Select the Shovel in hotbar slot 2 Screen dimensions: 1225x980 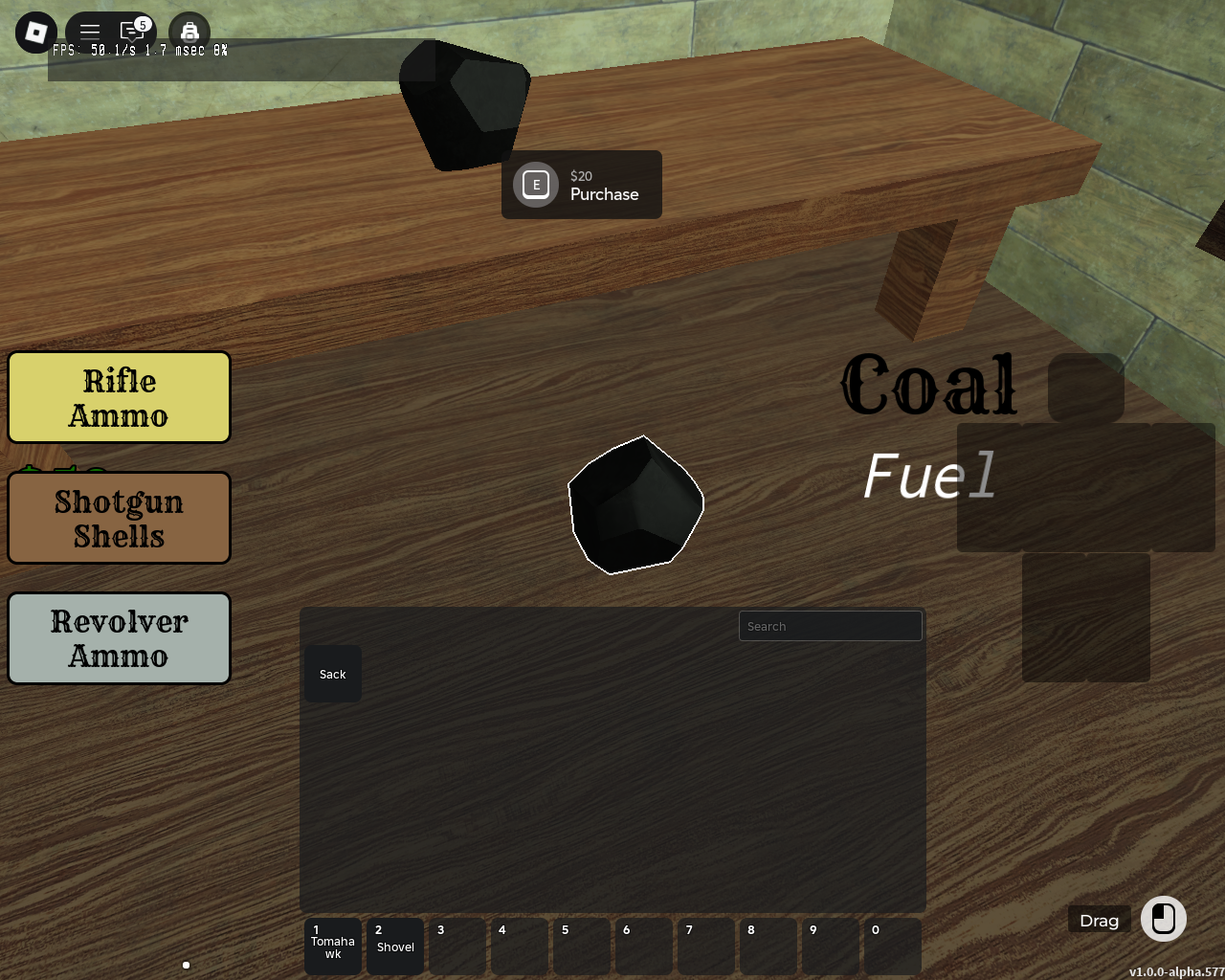click(395, 946)
